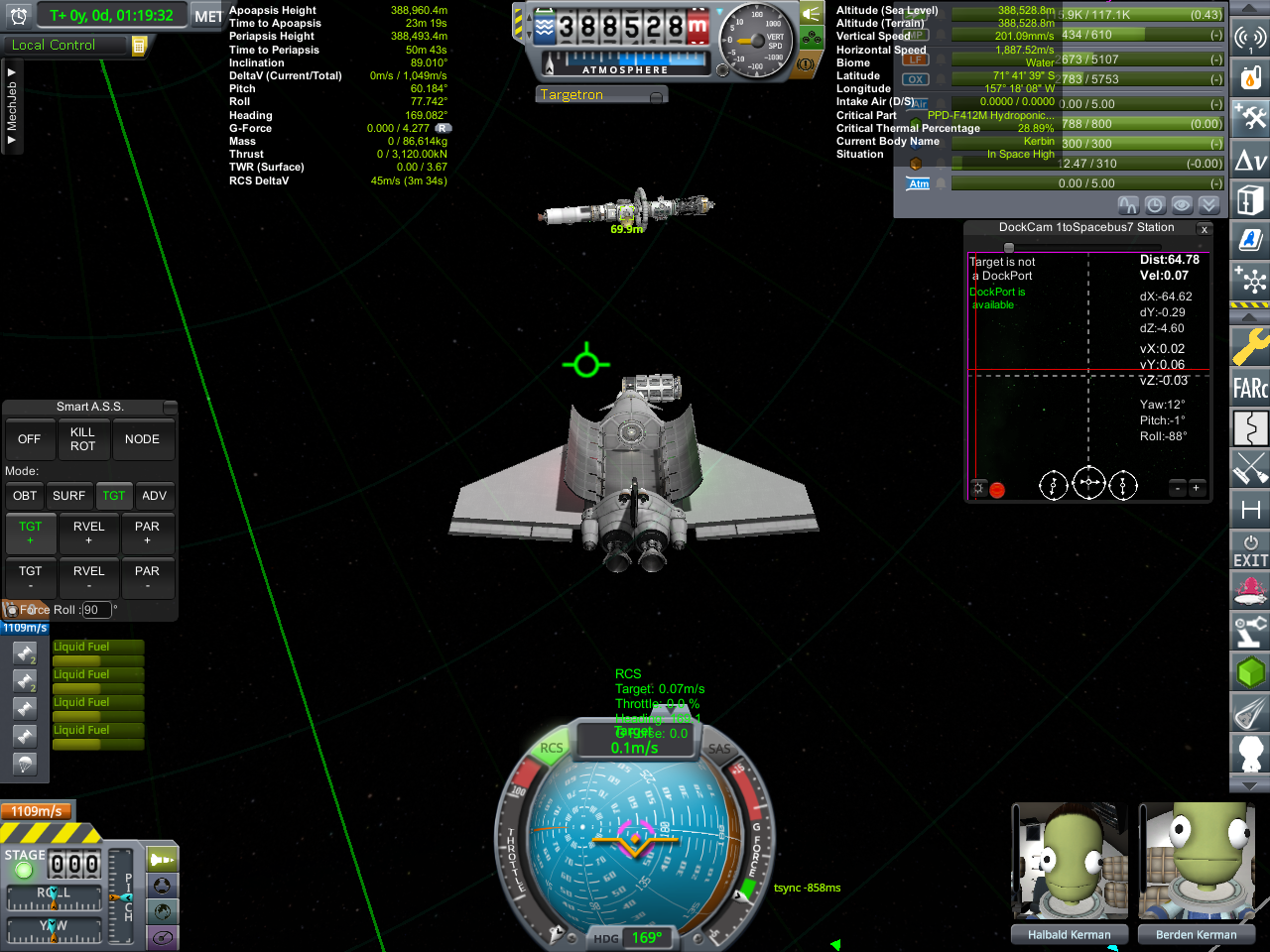
Task: Open the FAR toolbar button
Action: (1250, 387)
